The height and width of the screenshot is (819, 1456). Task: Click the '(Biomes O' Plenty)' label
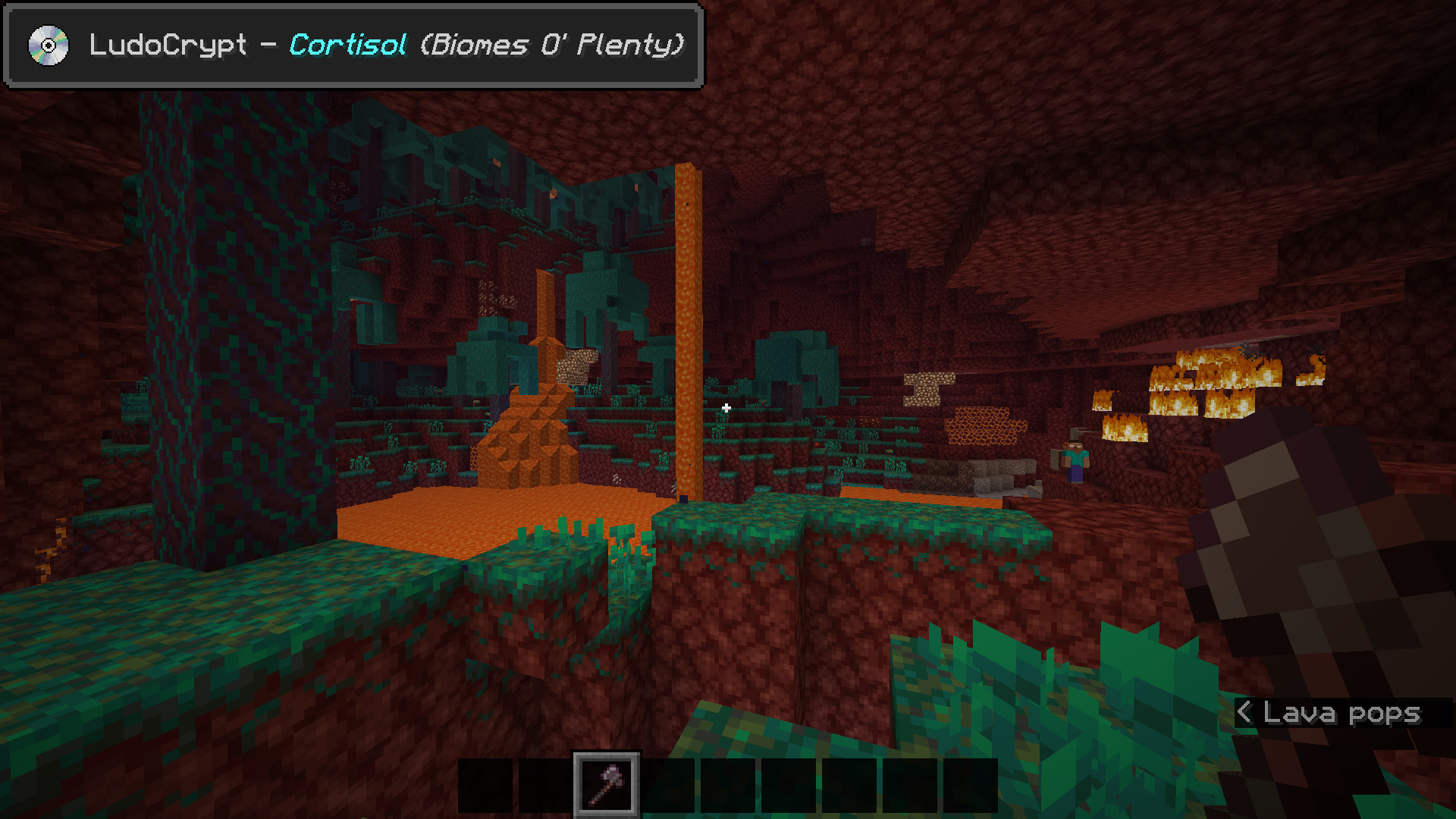[554, 46]
